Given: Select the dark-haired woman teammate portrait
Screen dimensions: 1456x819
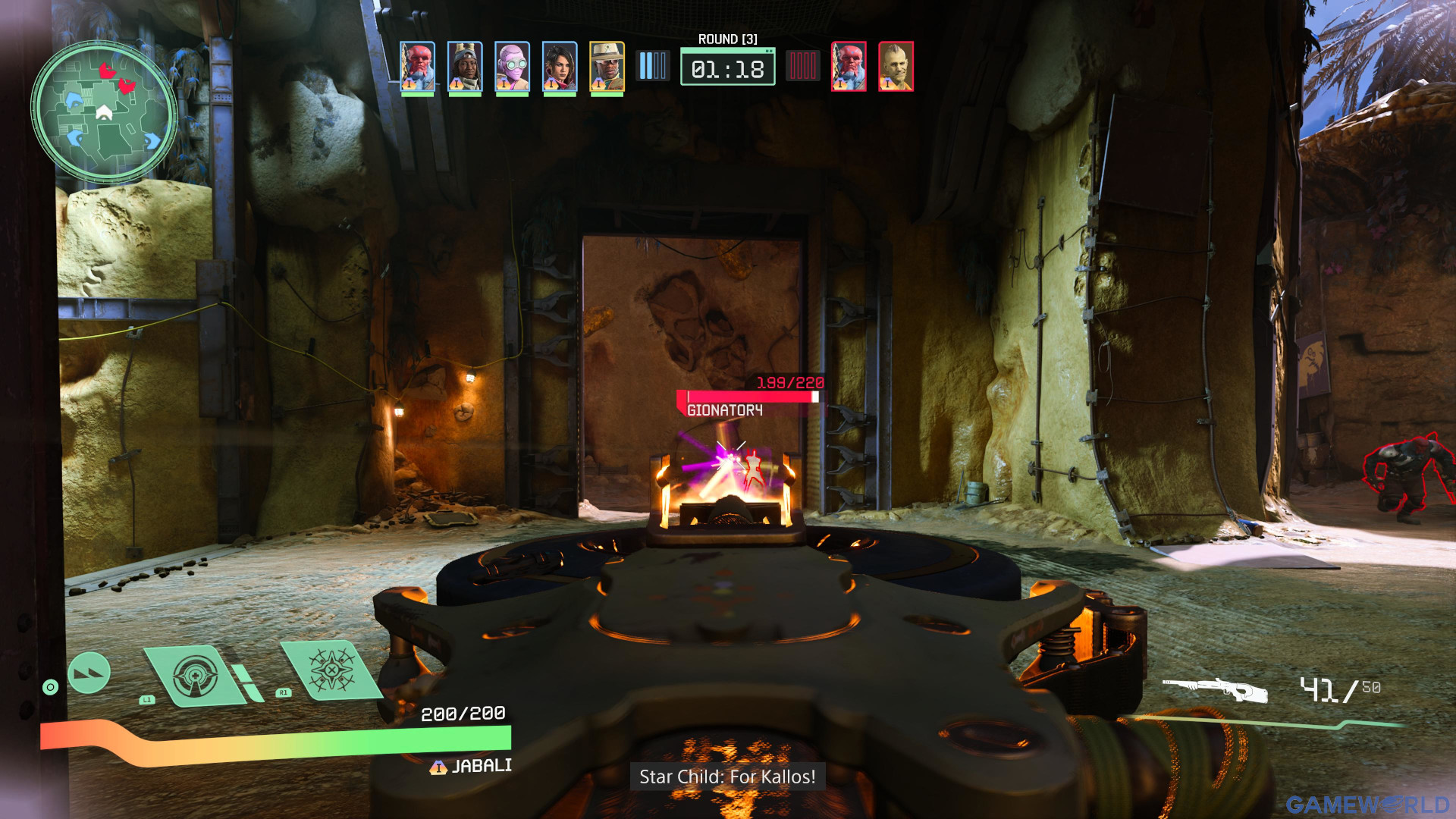Looking at the screenshot, I should click(560, 67).
